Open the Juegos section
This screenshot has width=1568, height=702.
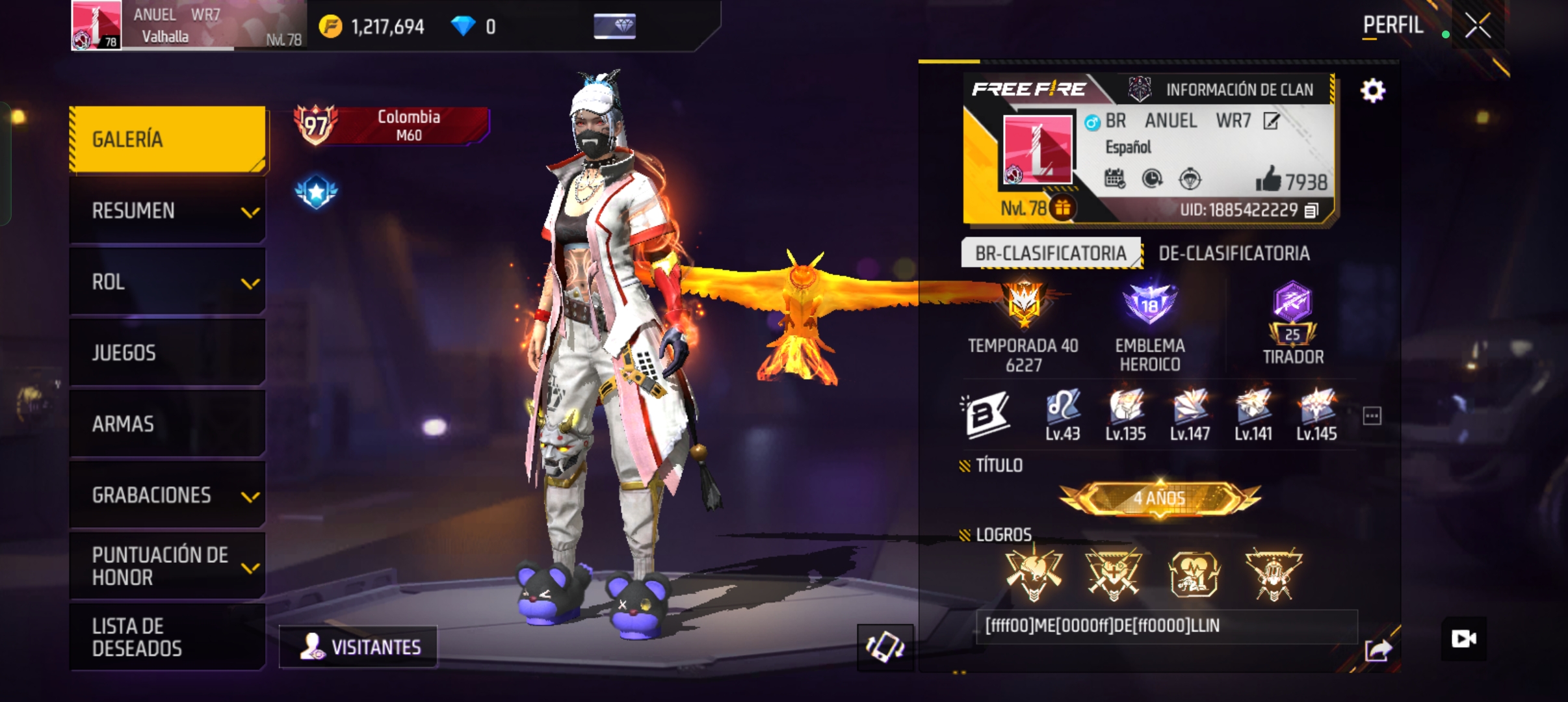click(x=167, y=353)
